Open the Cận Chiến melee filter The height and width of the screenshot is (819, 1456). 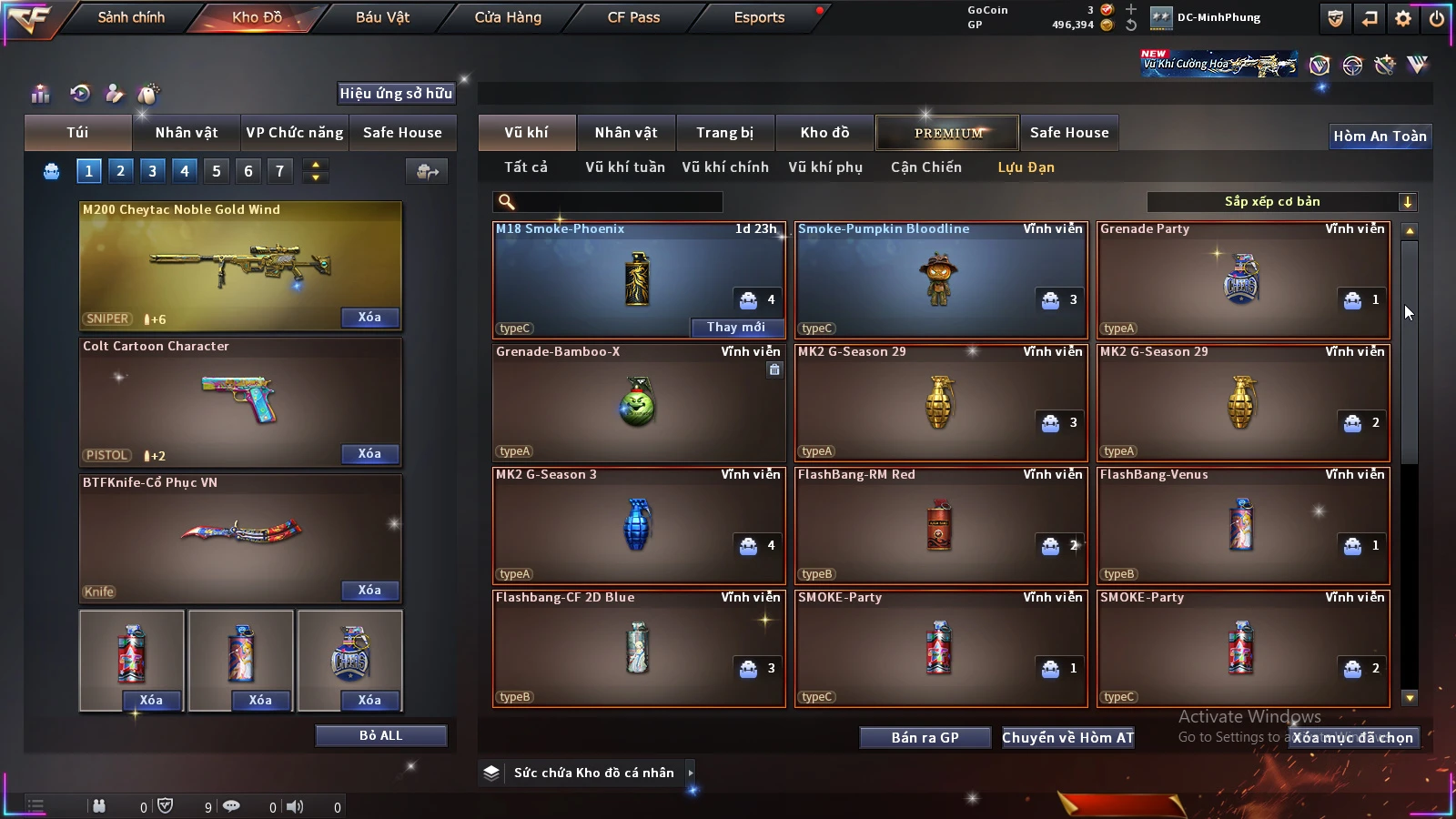(925, 167)
